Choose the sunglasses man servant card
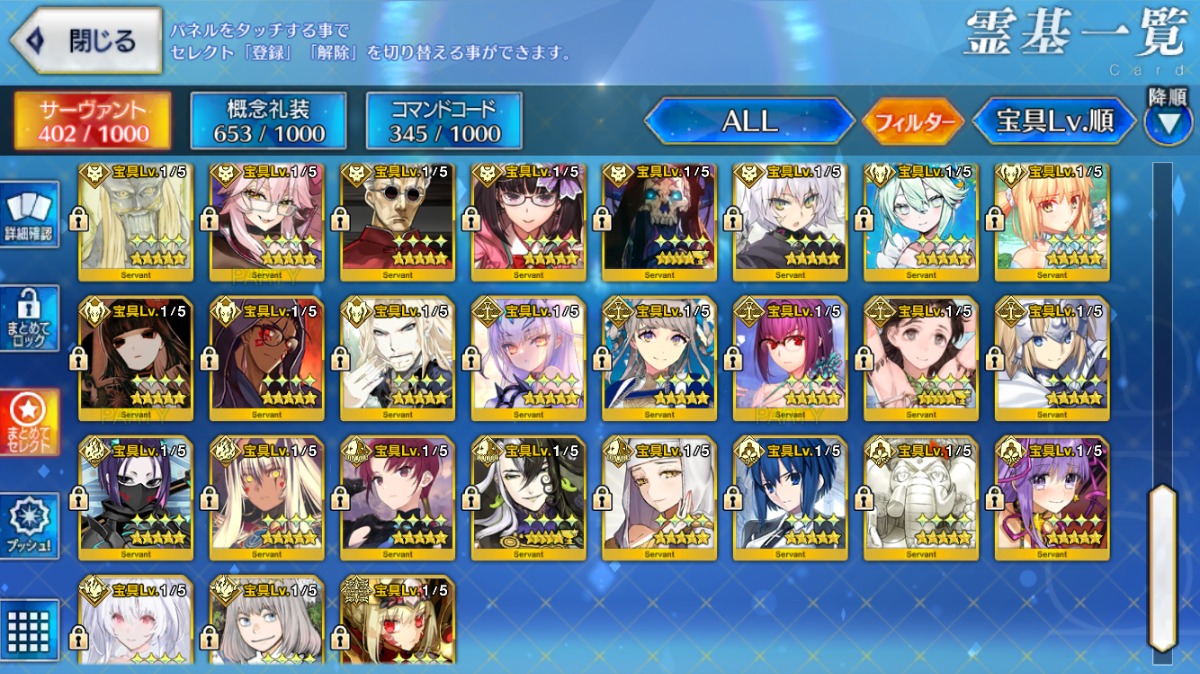1200x674 pixels. pyautogui.click(x=397, y=220)
